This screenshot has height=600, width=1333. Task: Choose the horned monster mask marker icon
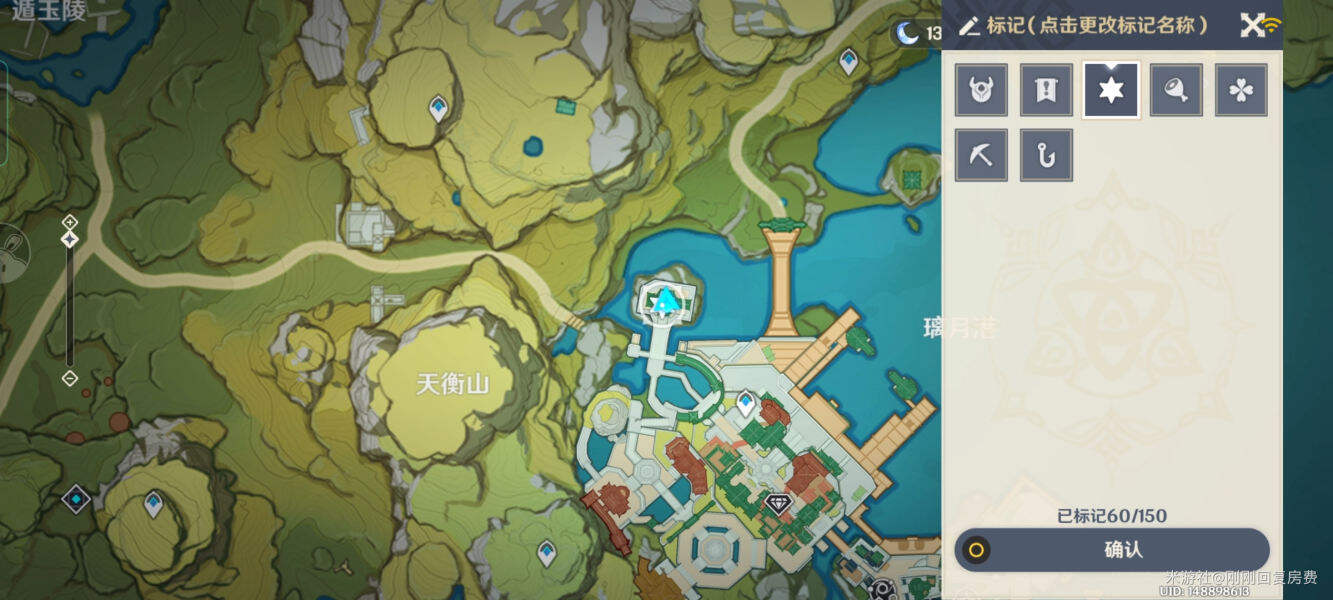click(980, 91)
